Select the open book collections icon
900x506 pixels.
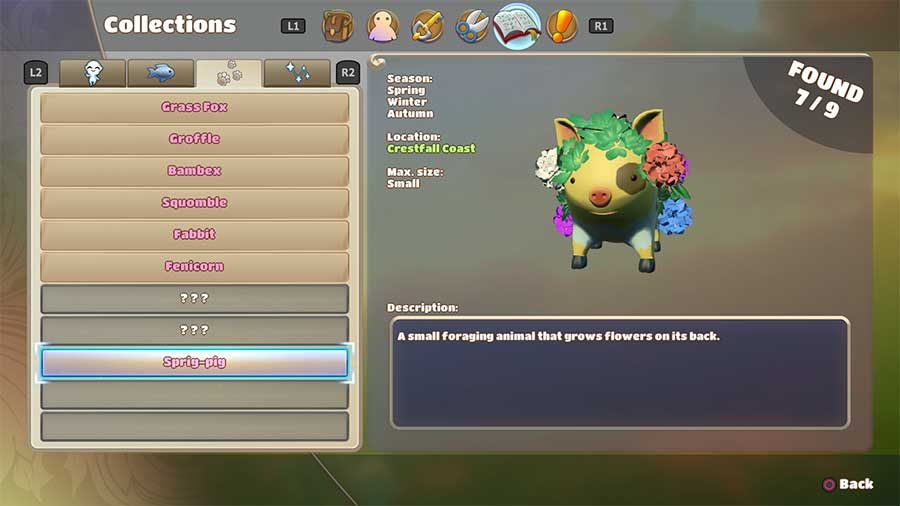point(517,25)
